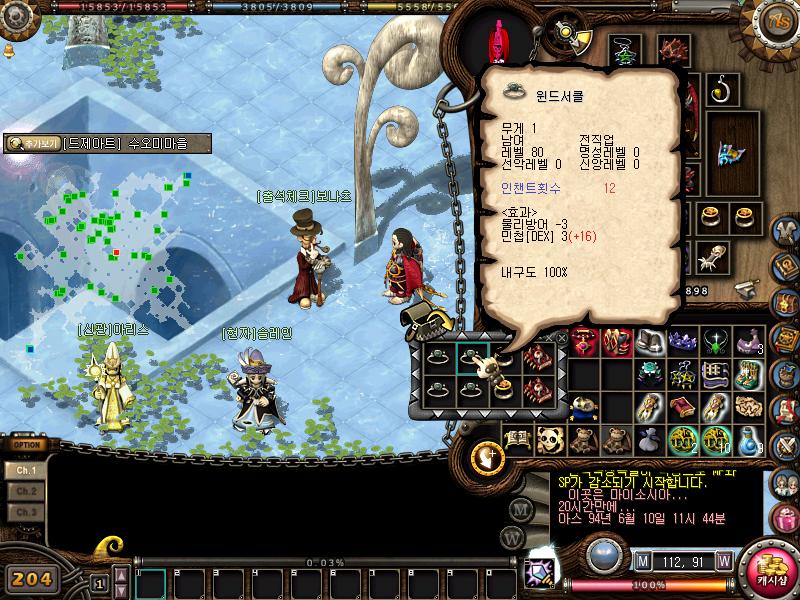The image size is (800, 600).
Task: Close the small ring bag popup
Action: coord(562,339)
